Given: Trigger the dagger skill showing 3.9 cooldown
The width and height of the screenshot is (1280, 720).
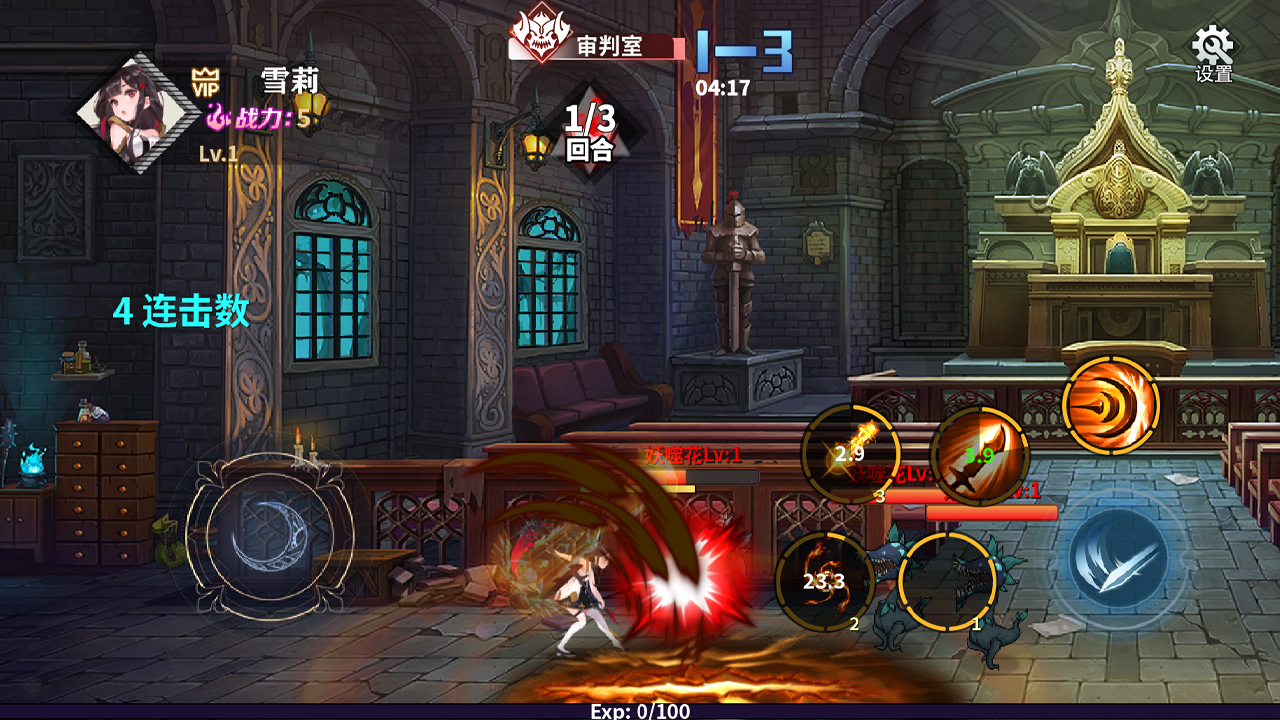Looking at the screenshot, I should [979, 456].
